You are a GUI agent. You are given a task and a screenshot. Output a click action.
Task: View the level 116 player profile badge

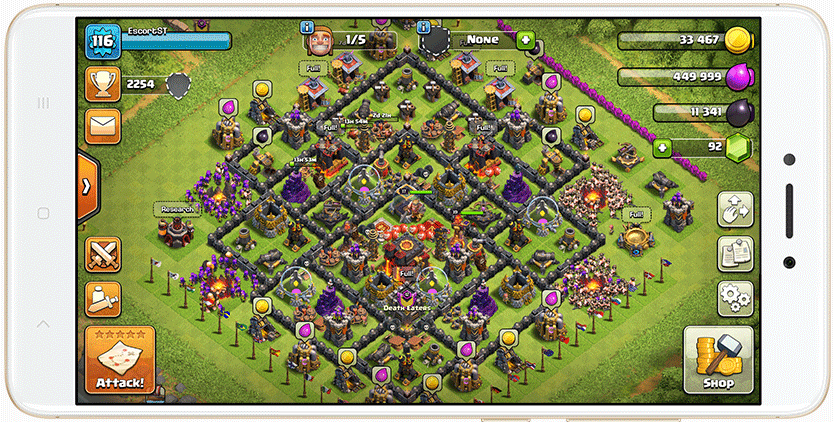click(x=103, y=42)
